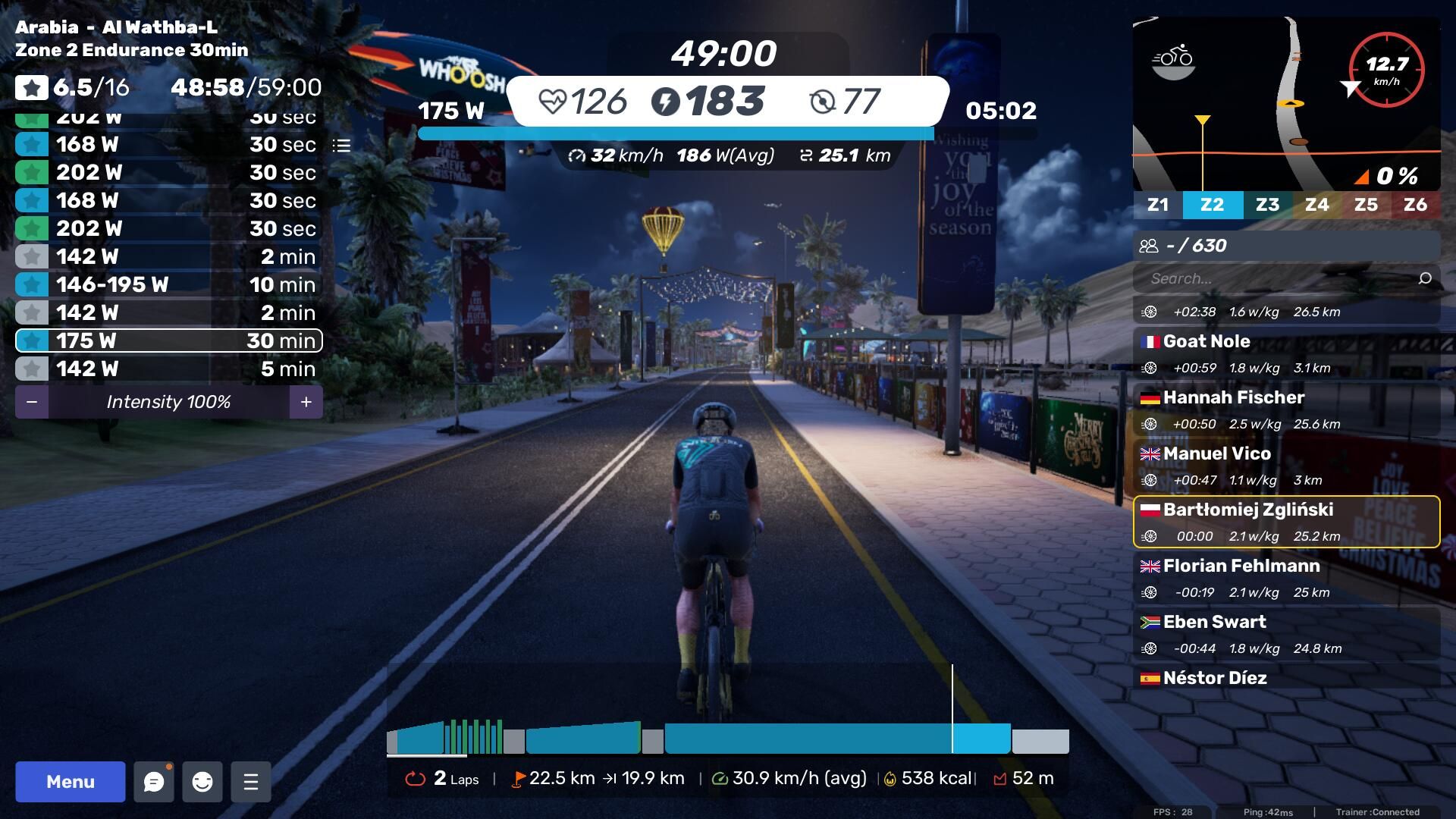The width and height of the screenshot is (1456, 819).
Task: Click the bike camera icon on minimap
Action: tap(1173, 60)
